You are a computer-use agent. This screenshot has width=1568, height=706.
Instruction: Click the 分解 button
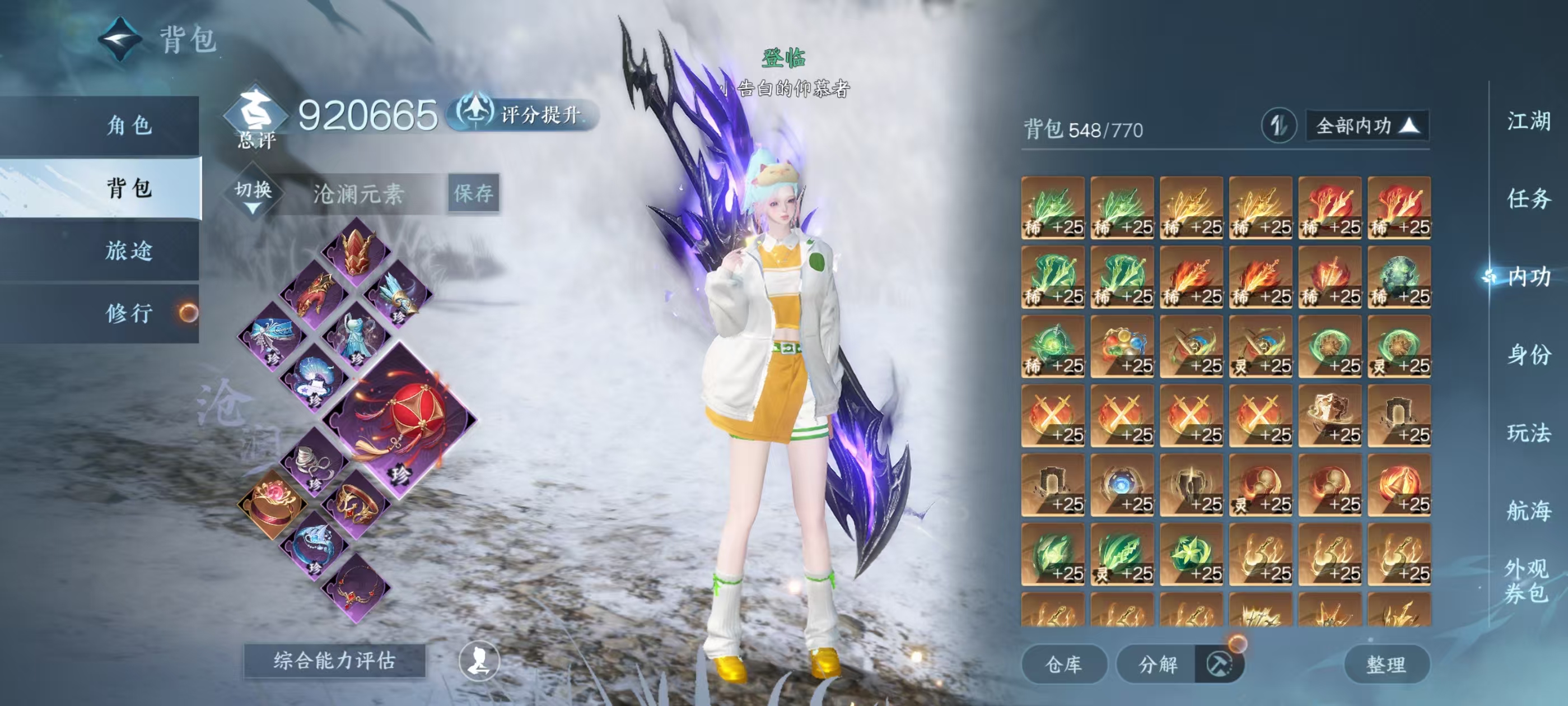(x=1158, y=664)
